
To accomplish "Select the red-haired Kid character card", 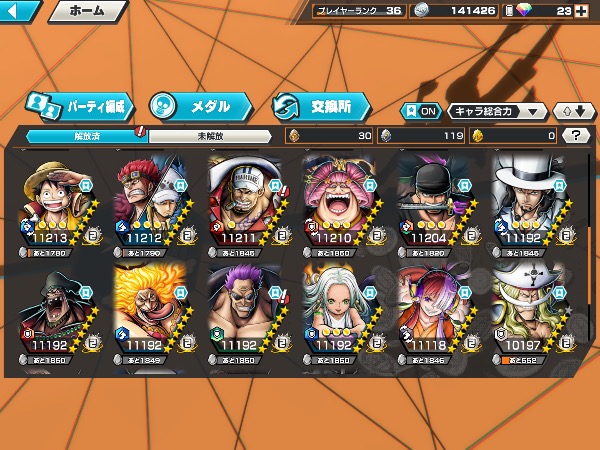I will click(147, 204).
